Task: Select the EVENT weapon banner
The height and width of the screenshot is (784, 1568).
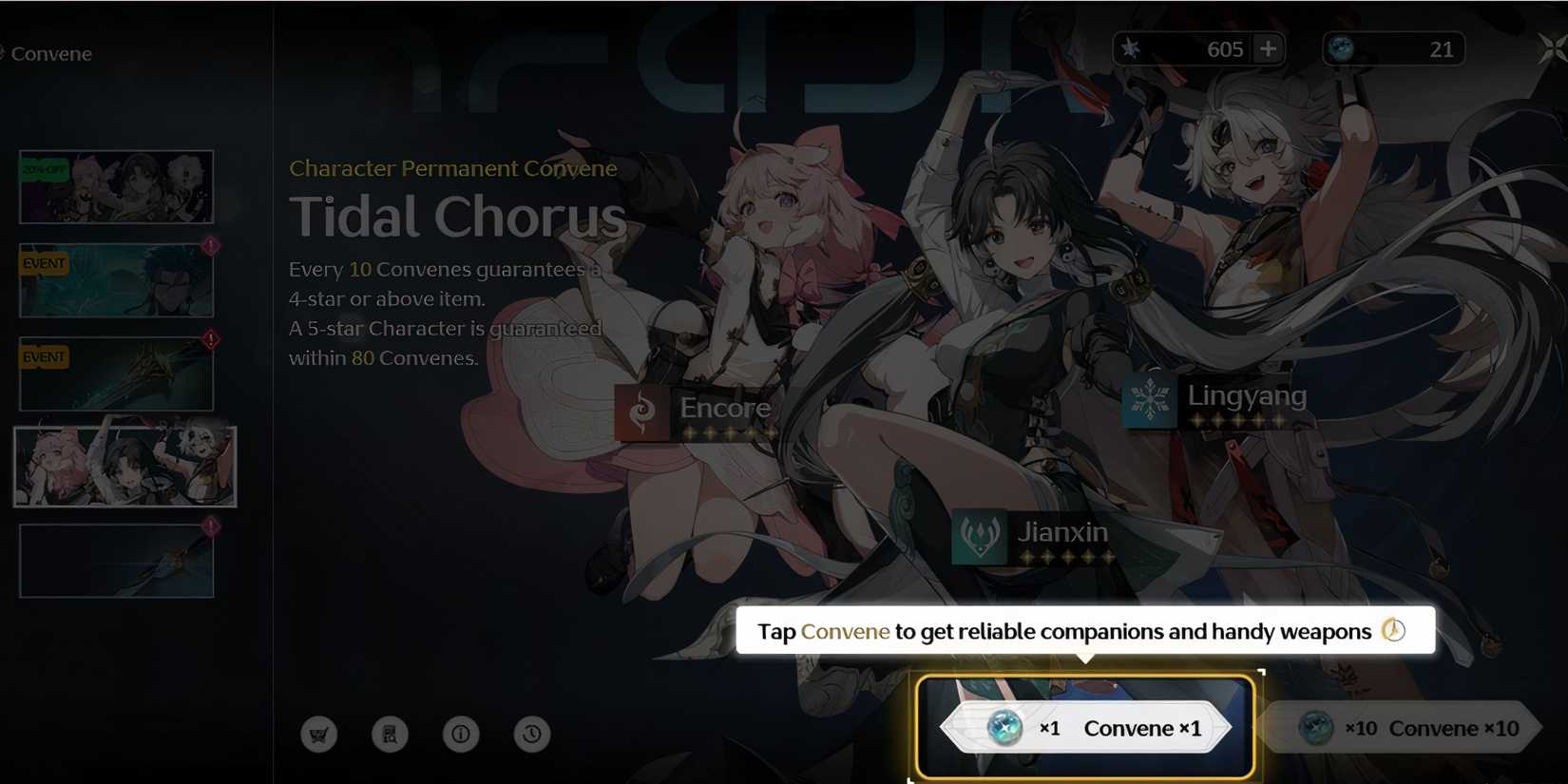Action: pyautogui.click(x=115, y=373)
